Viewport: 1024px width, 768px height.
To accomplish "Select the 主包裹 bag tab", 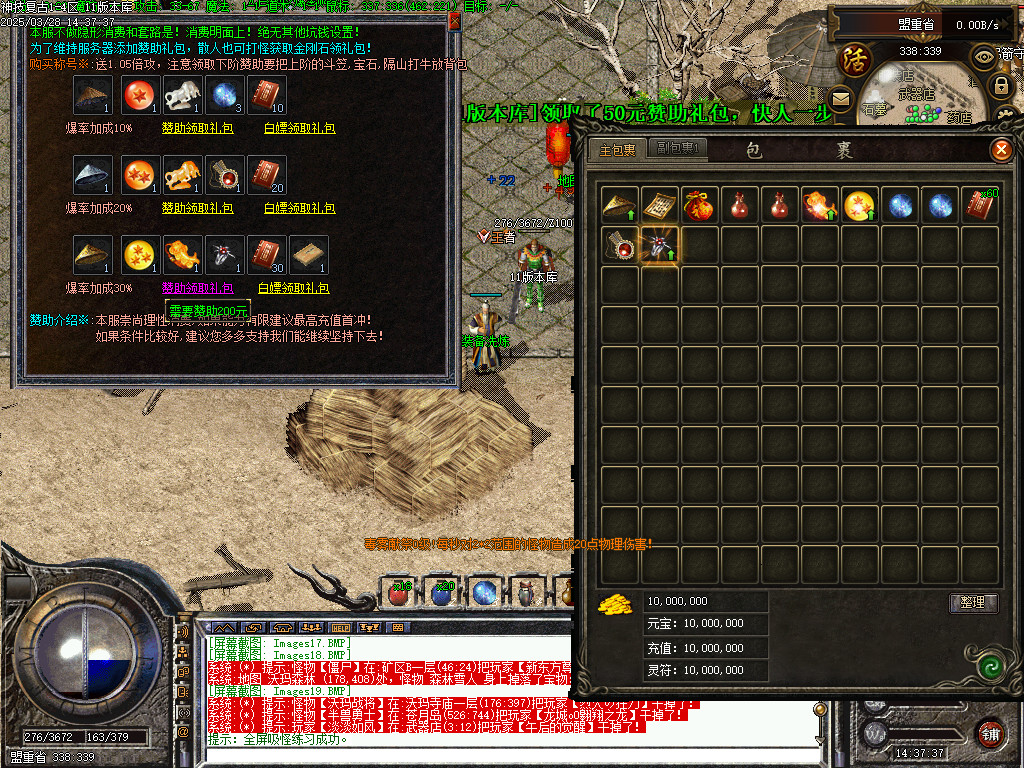I will pyautogui.click(x=618, y=151).
